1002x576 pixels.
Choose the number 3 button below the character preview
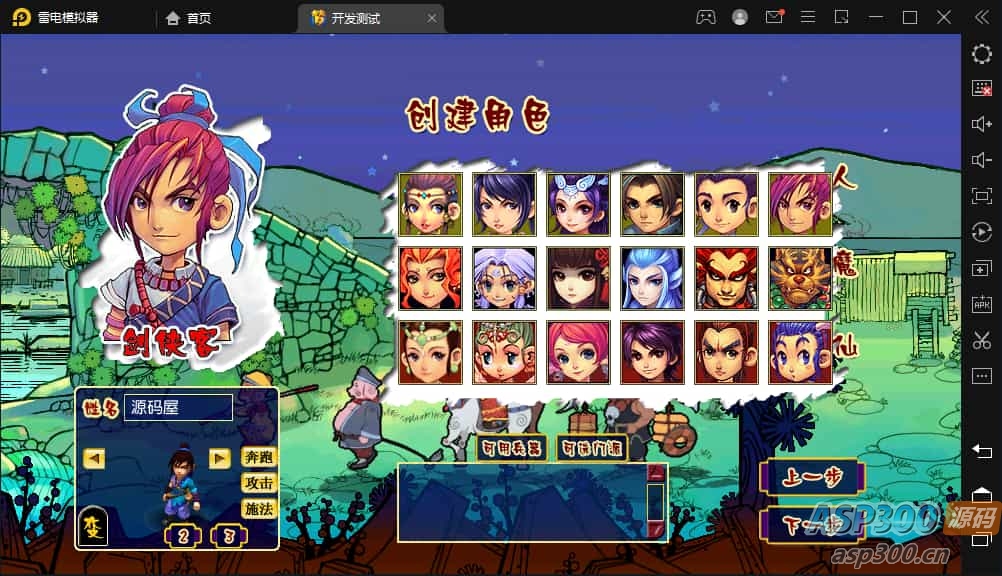[229, 535]
